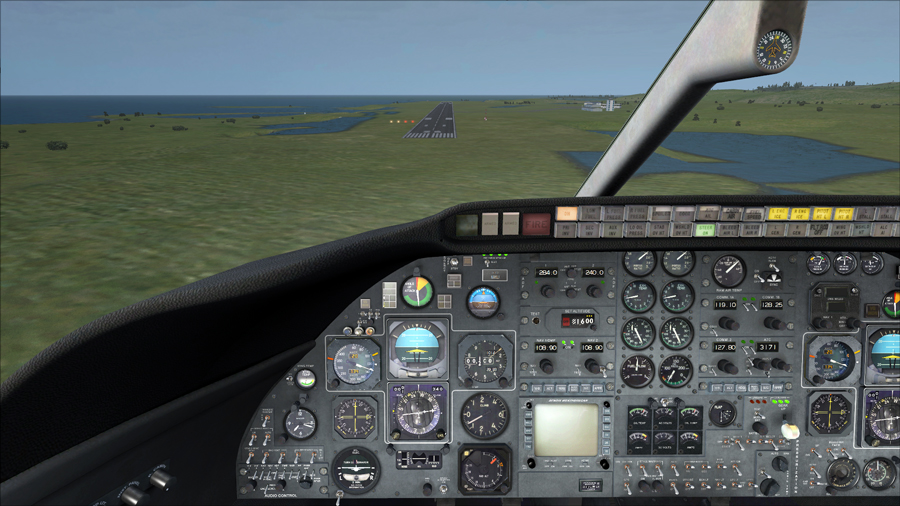Select the ATC transponder code 3171
Viewport: 900px width, 506px height.
[x=768, y=348]
